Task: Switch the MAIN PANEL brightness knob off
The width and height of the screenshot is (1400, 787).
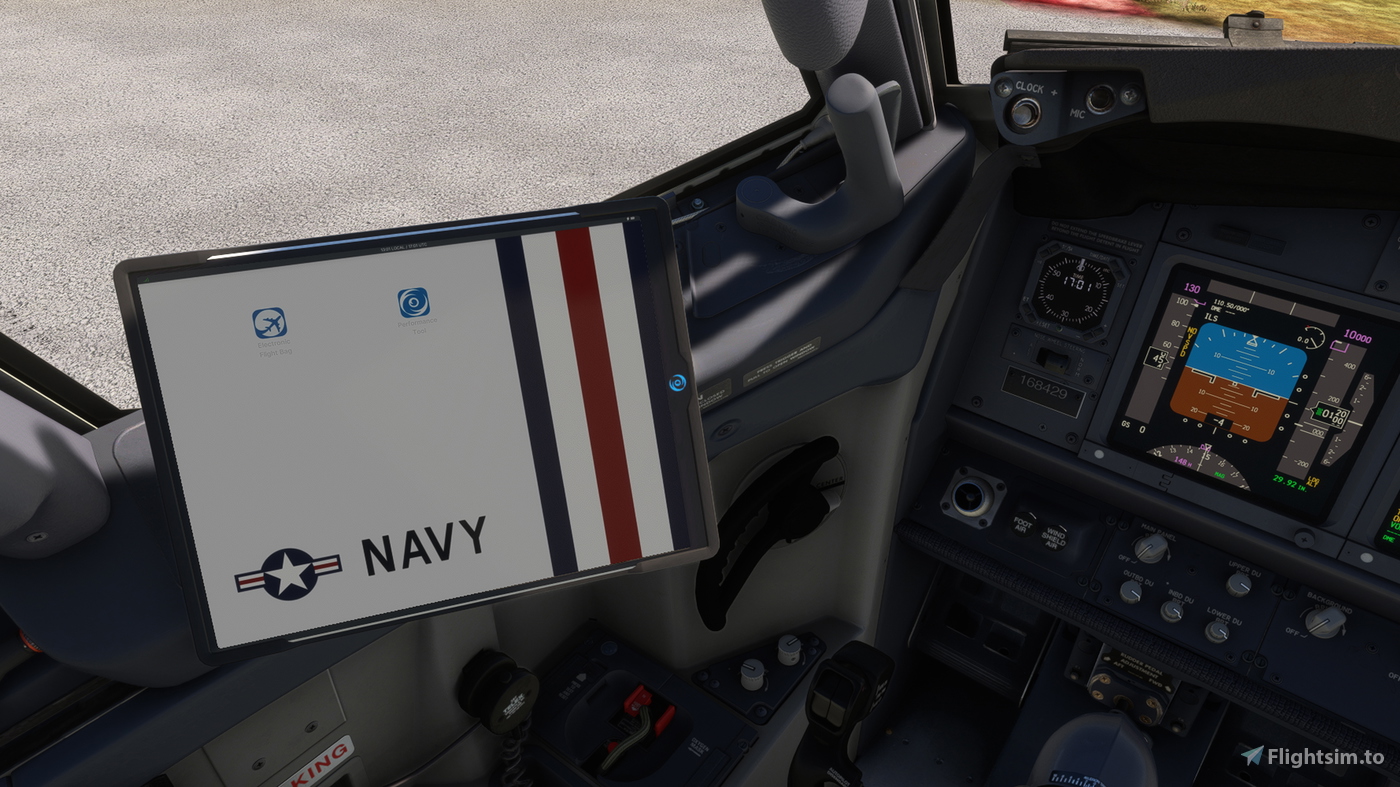Action: (x=1150, y=546)
